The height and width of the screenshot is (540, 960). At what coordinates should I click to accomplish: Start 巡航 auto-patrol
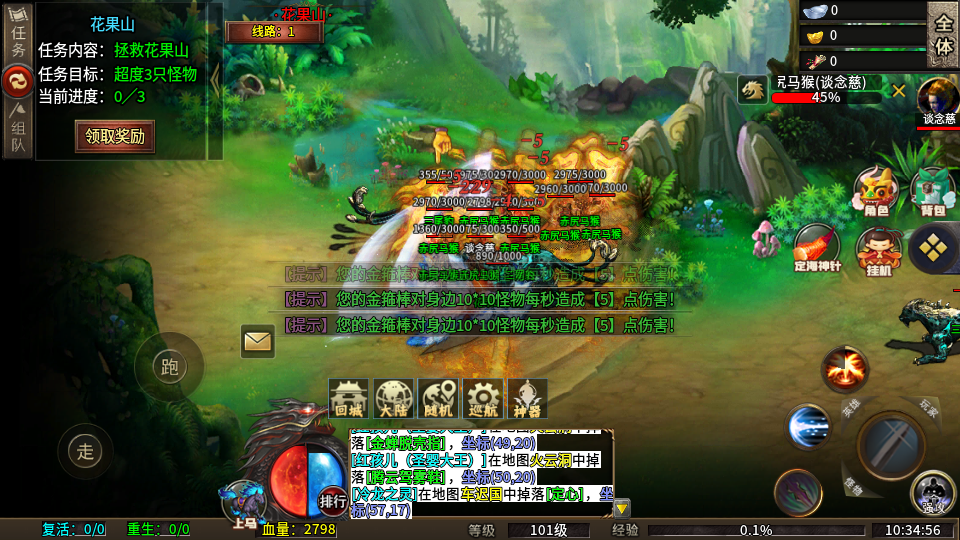coord(482,399)
